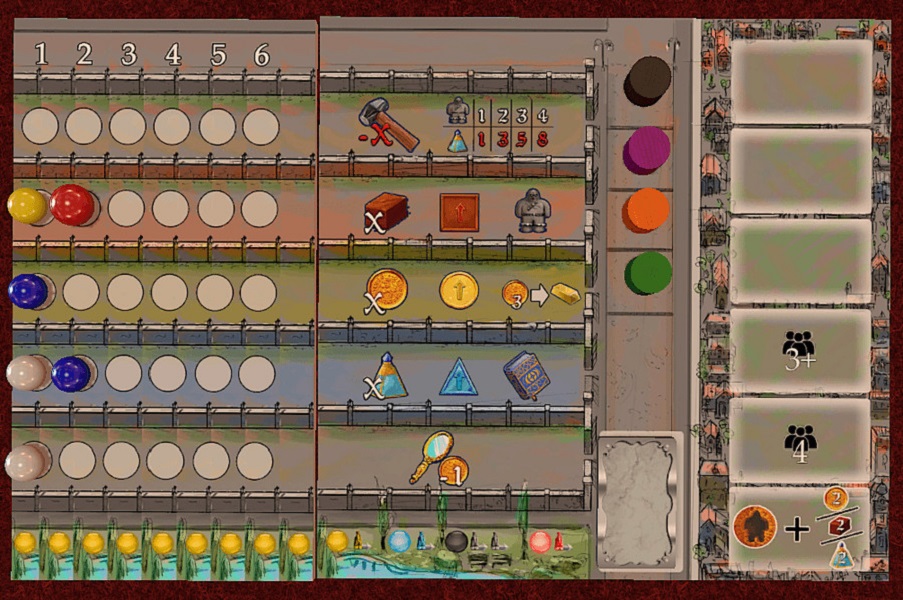Select the large yellow marble beside the red one
The height and width of the screenshot is (600, 903).
click(27, 205)
